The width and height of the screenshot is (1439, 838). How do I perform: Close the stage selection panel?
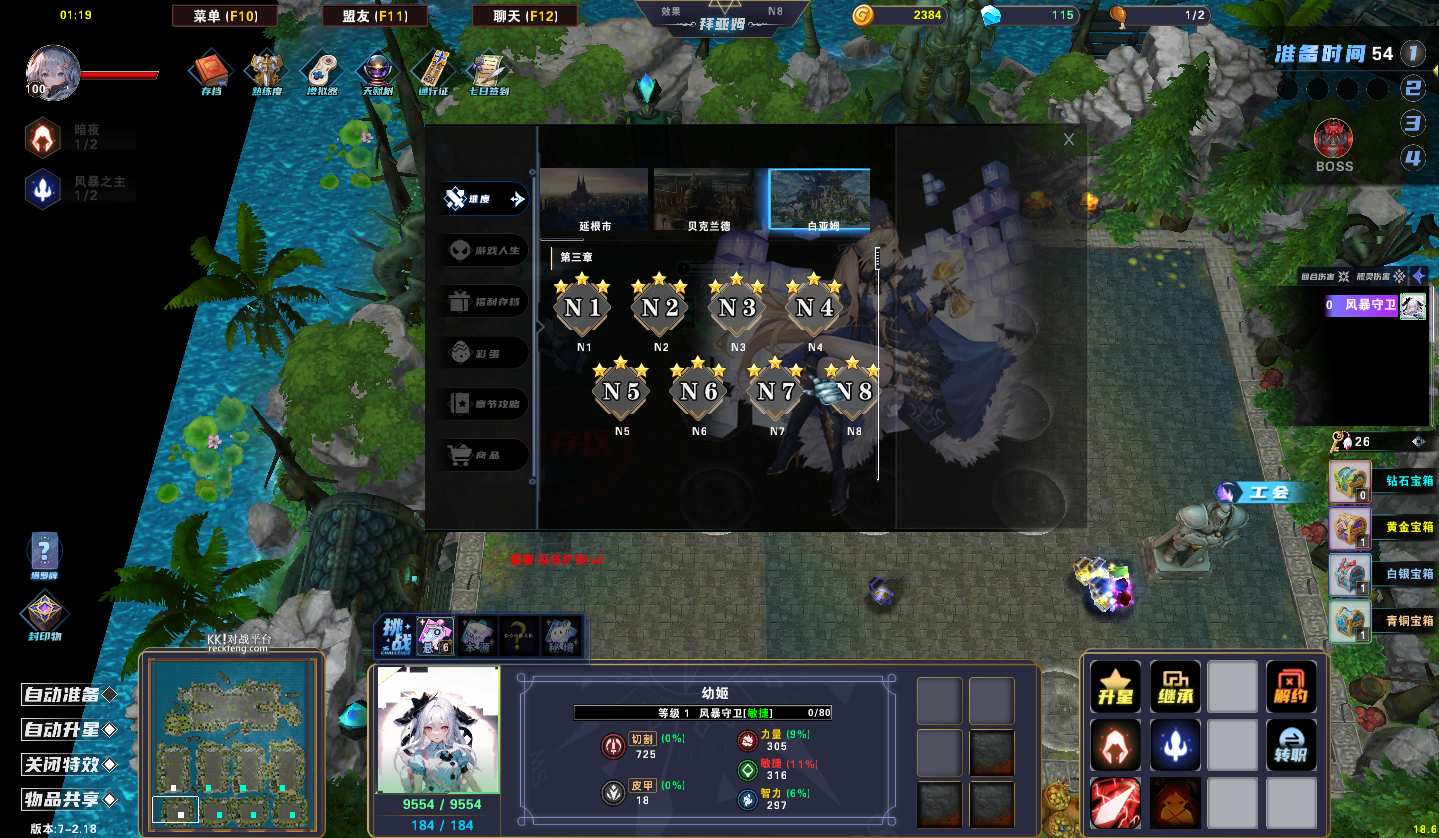(1069, 140)
